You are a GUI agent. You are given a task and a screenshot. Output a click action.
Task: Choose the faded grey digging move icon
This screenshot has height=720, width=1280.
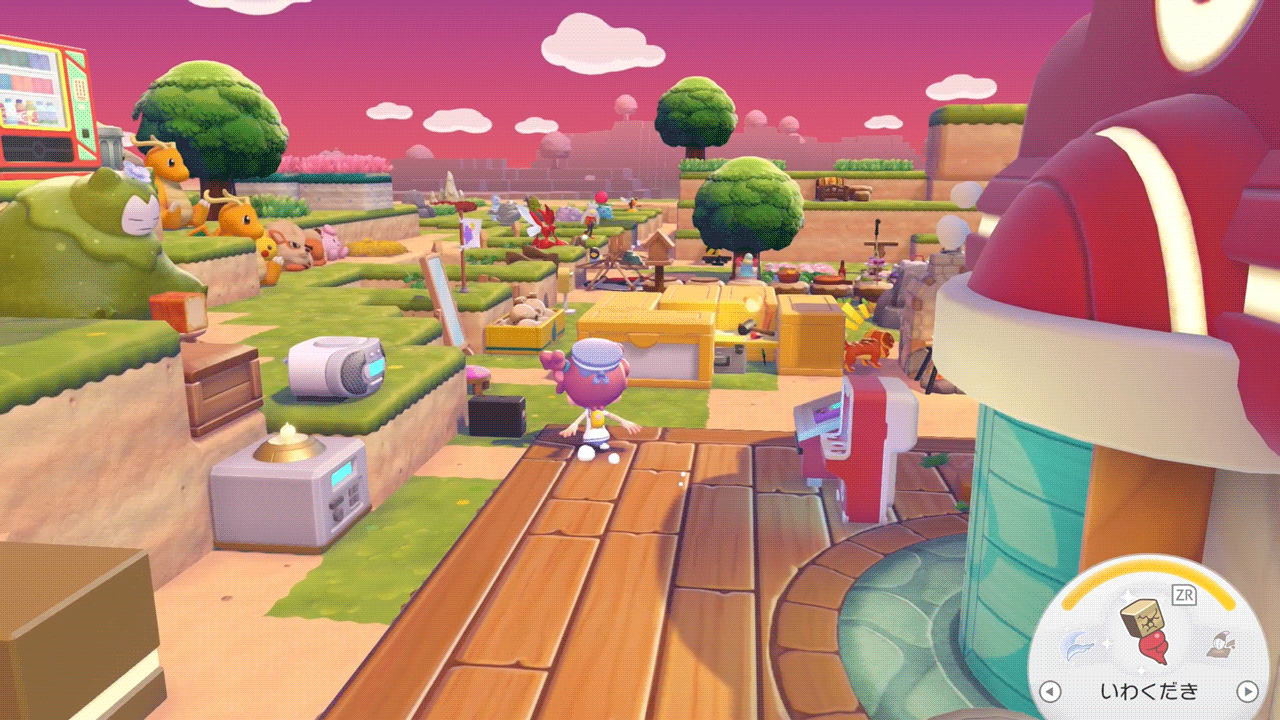[1218, 647]
